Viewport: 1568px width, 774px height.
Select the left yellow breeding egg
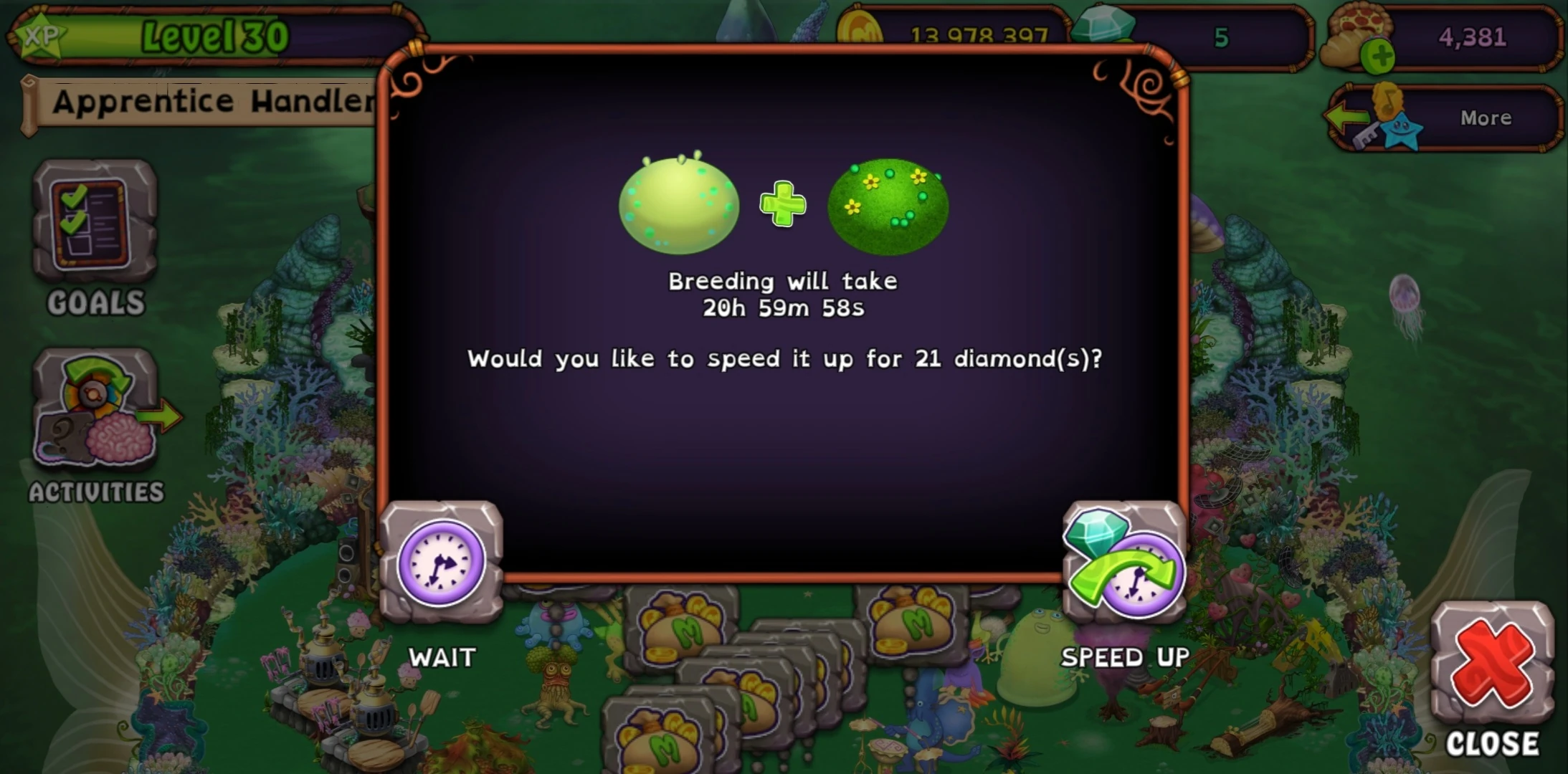[678, 204]
